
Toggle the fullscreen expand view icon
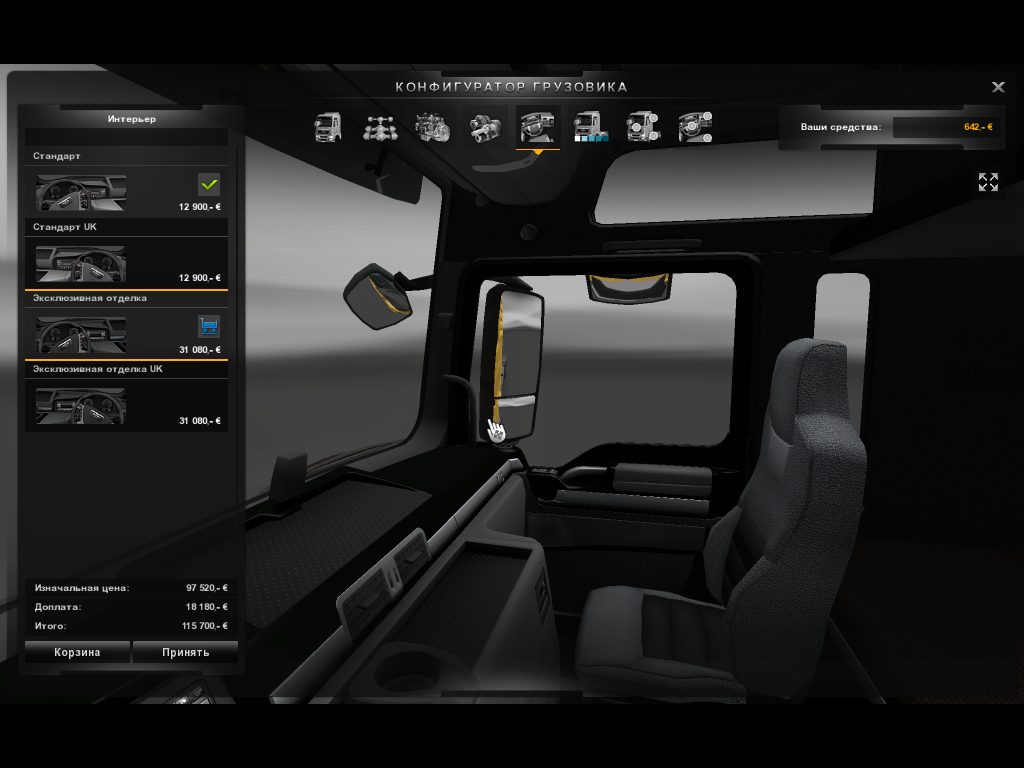(988, 182)
